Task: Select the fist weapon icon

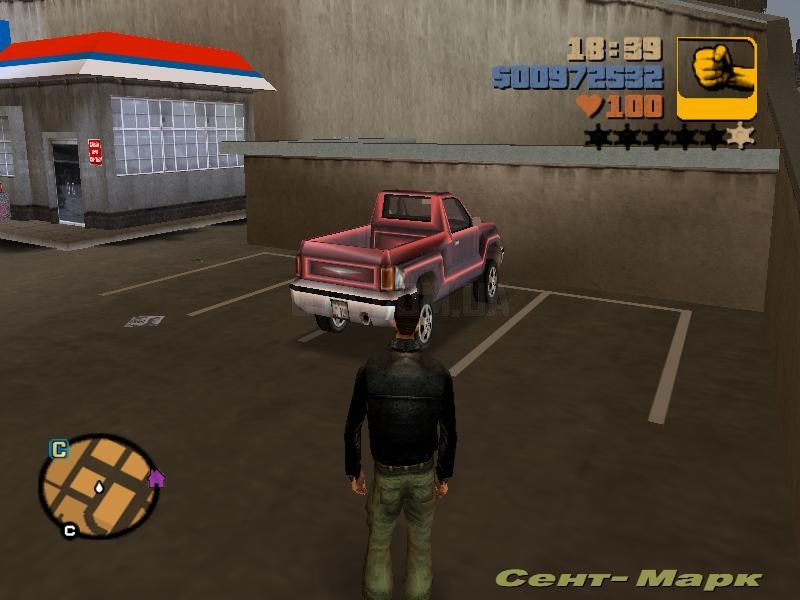Action: coord(716,78)
